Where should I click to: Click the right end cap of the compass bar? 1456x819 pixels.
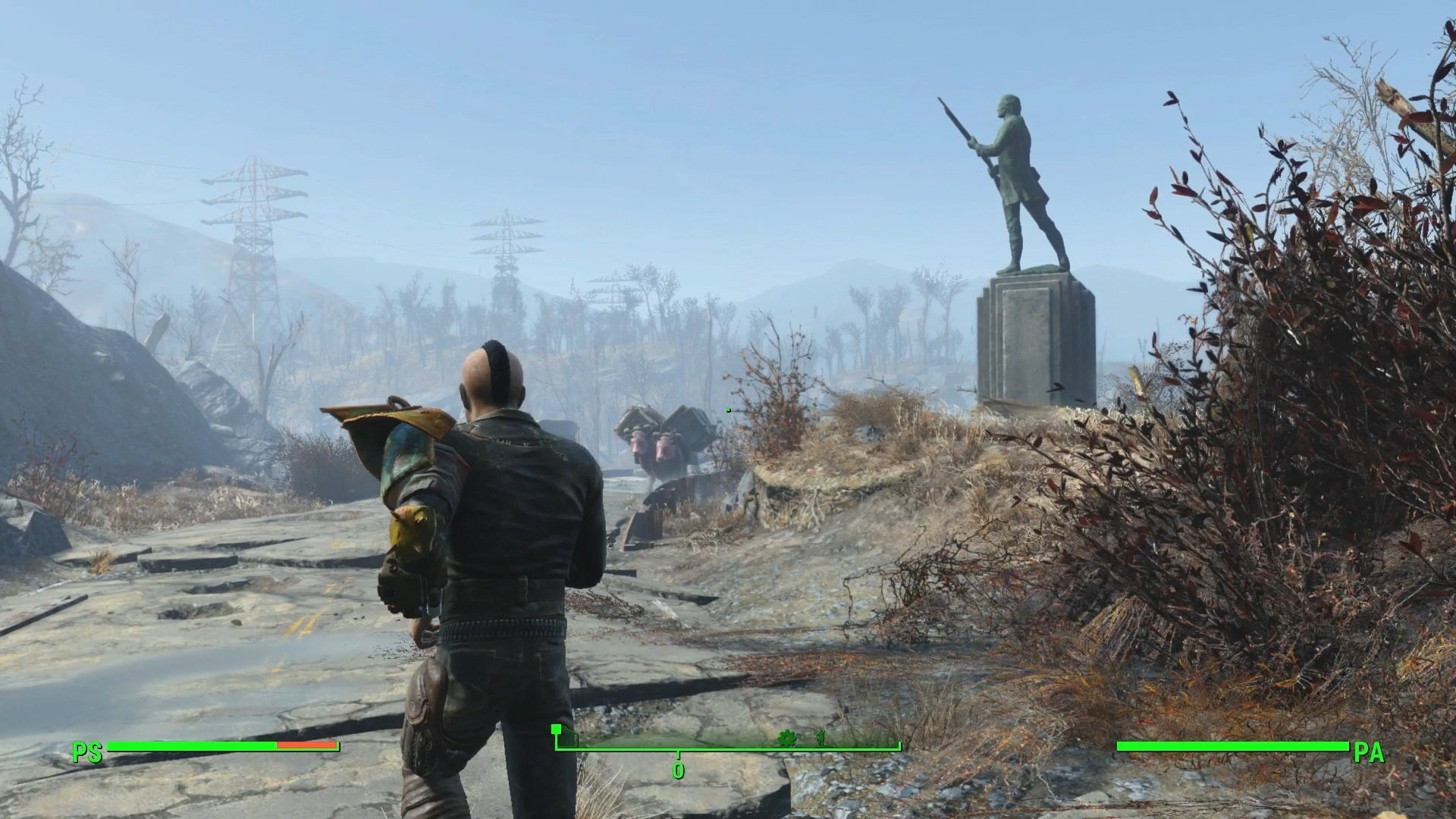tap(899, 745)
